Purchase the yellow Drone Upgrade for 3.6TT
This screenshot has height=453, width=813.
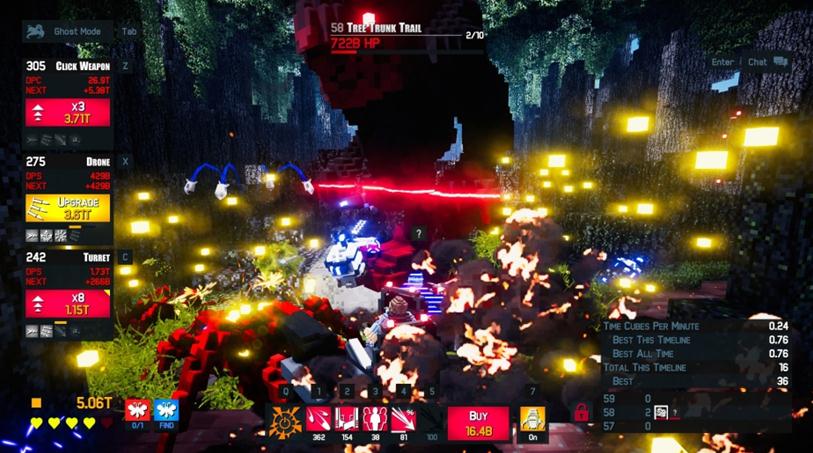[67, 207]
